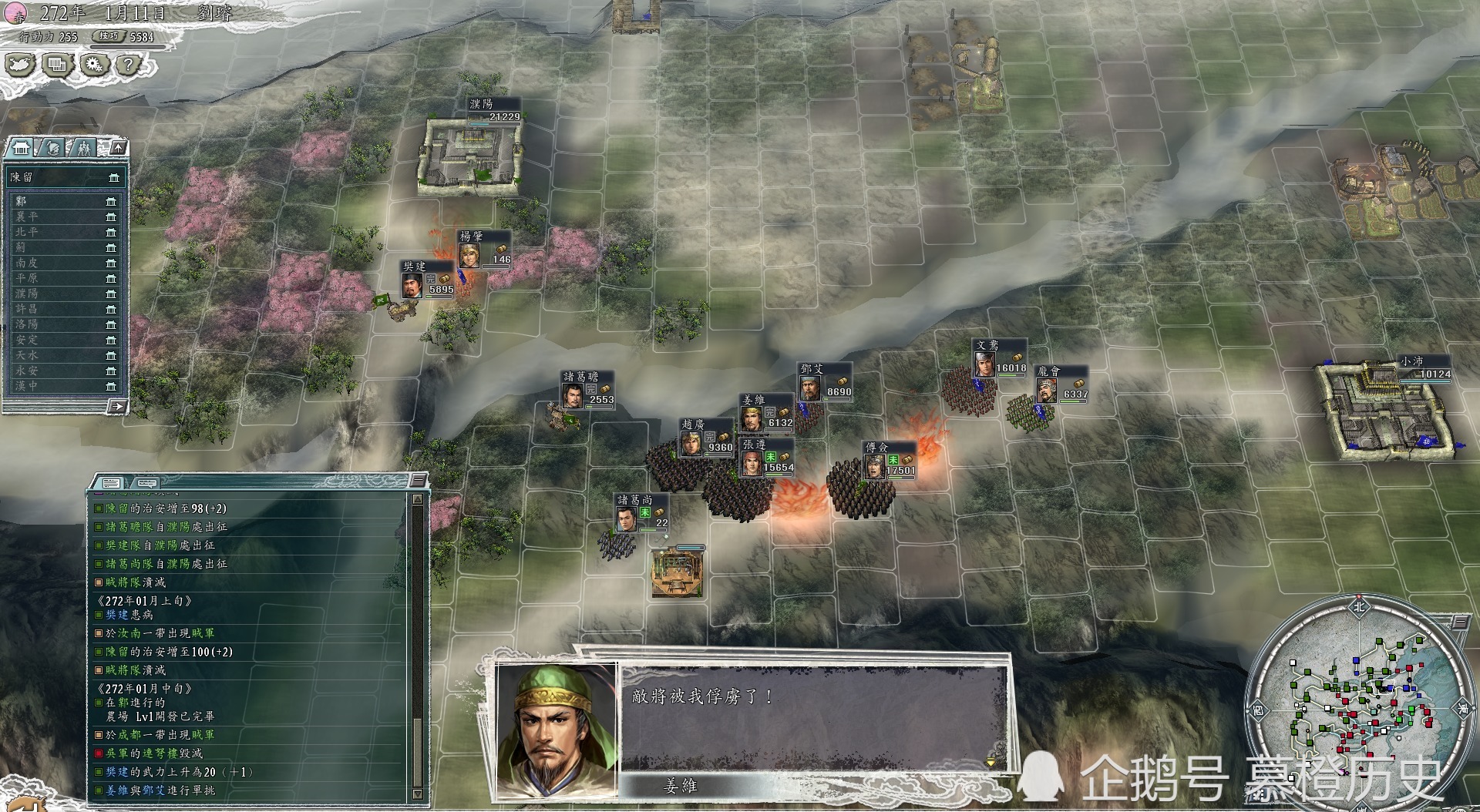Screen dimensions: 1480x812
Task: Switch to the city list tab
Action: click(x=22, y=147)
